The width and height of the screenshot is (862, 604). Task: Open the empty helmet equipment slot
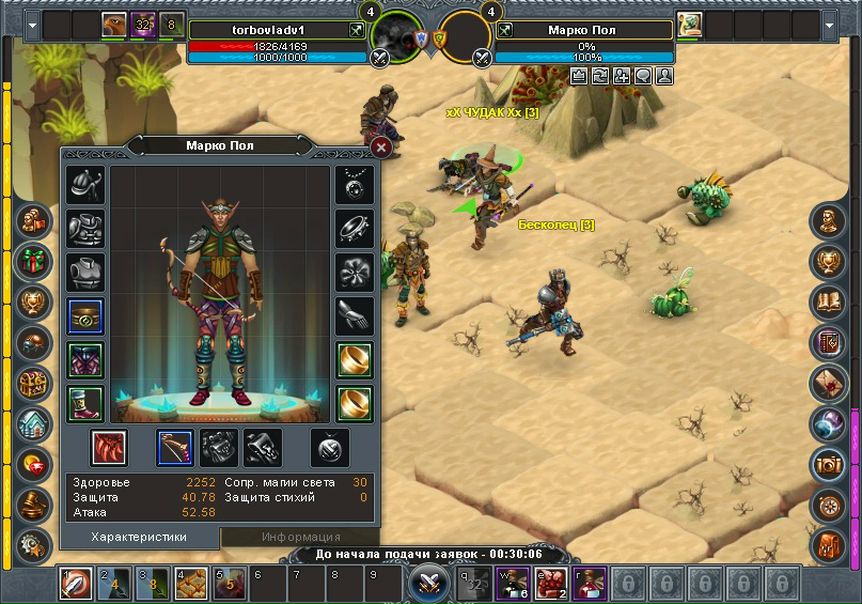(85, 185)
